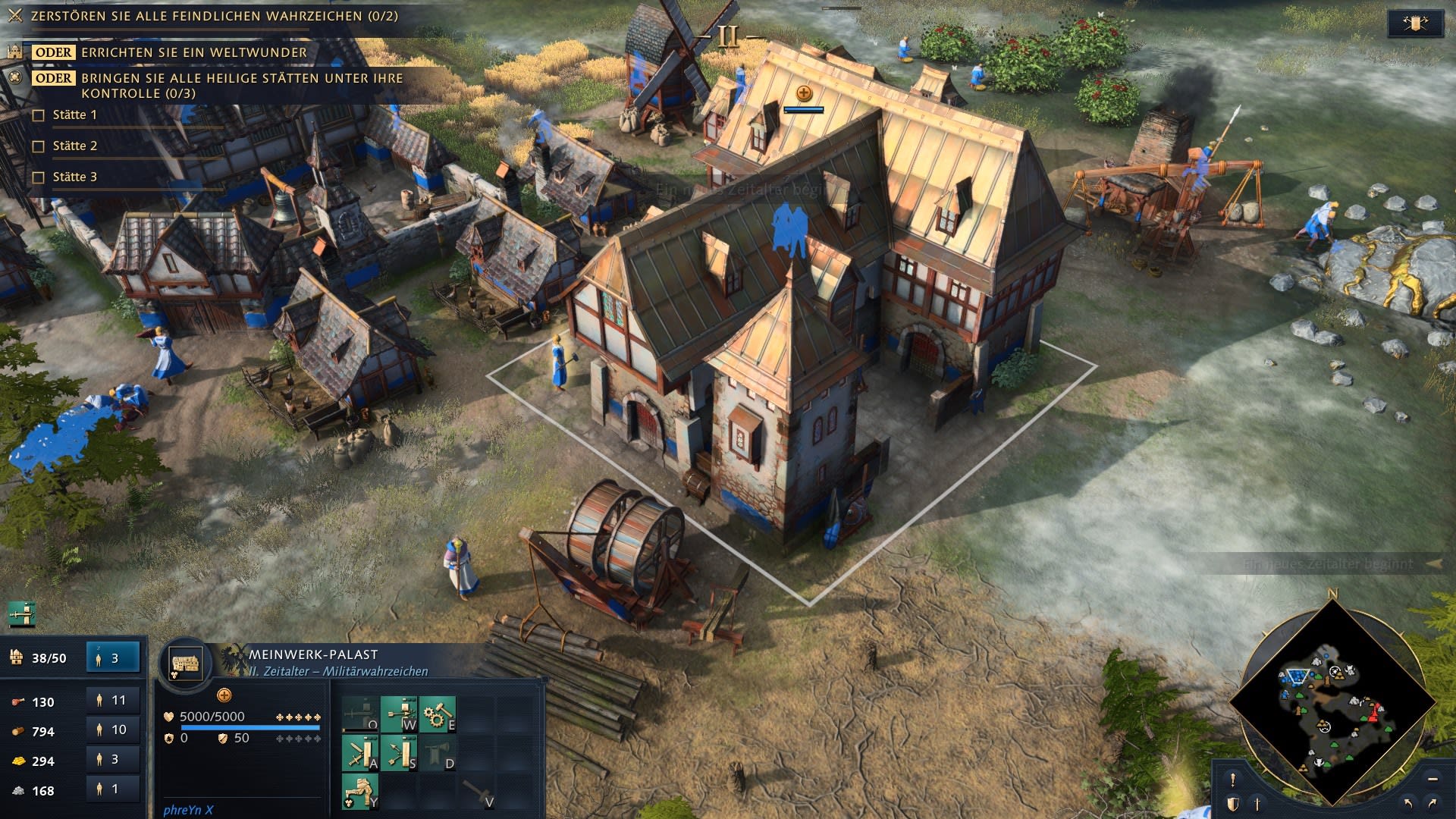1456x819 pixels.
Task: Click the sword button beside the minimap
Action: [x=1257, y=804]
